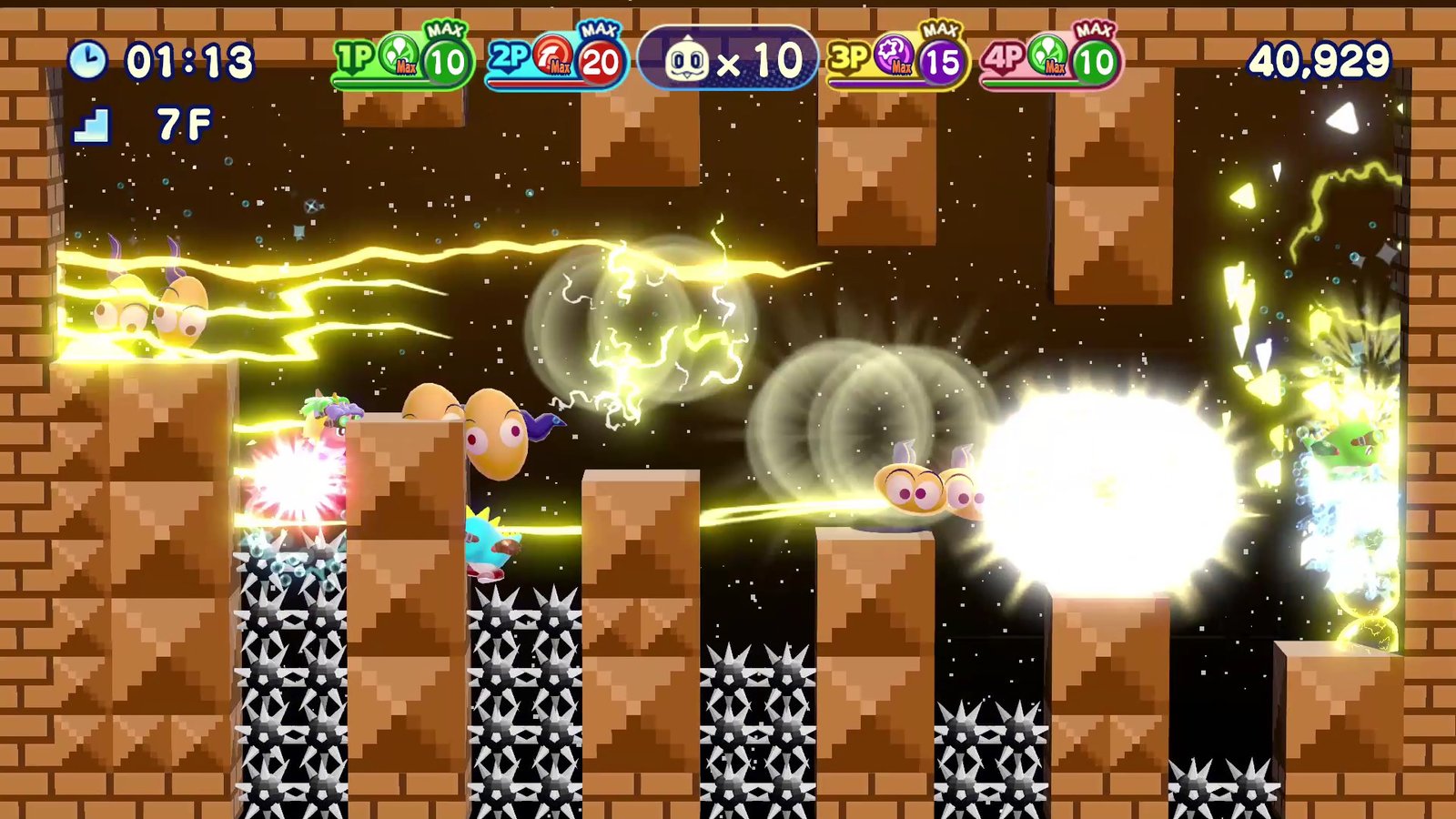Click the bubble character icon in the counter
Image resolution: width=1456 pixels, height=819 pixels.
pyautogui.click(x=689, y=59)
